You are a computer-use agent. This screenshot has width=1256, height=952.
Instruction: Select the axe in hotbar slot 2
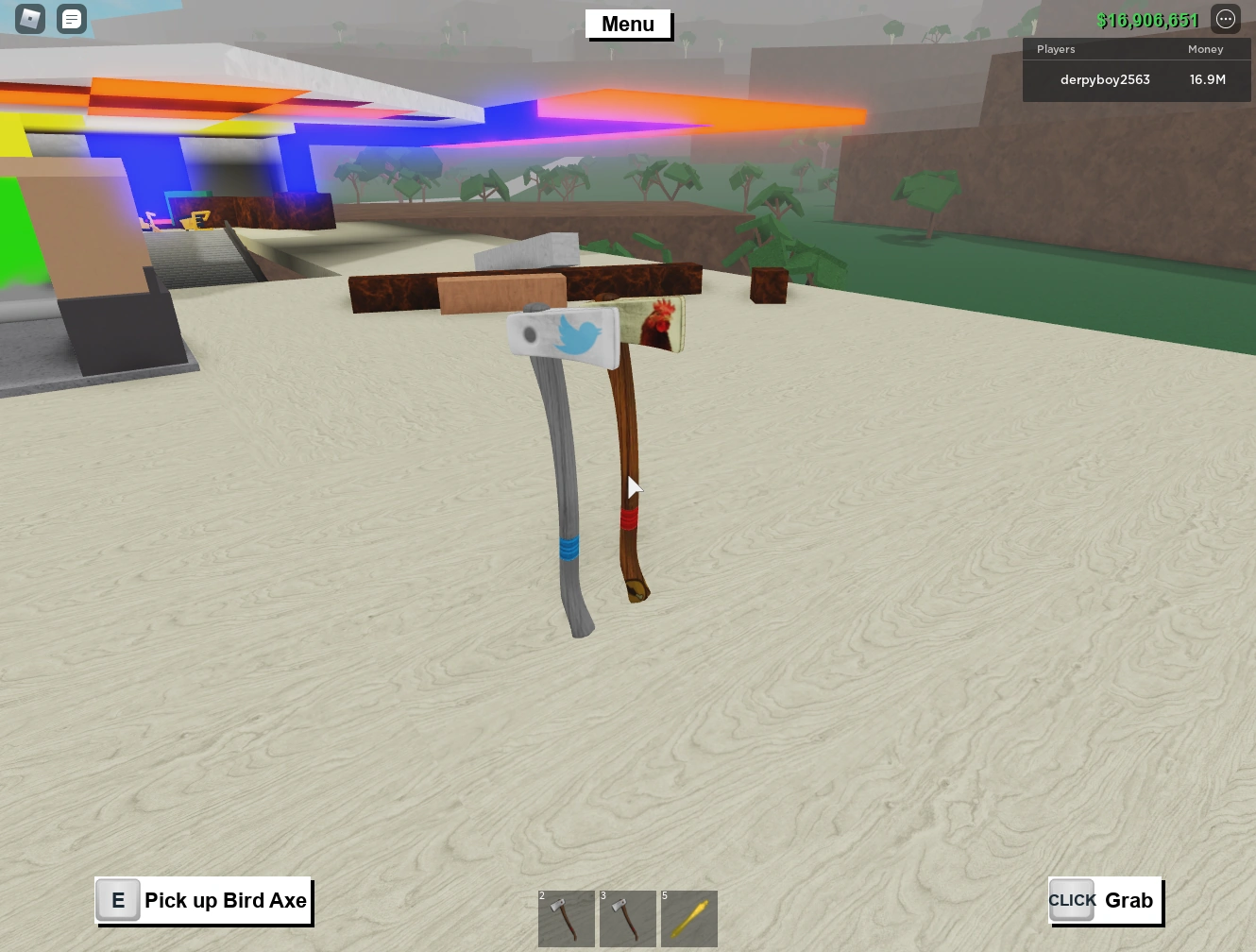click(566, 918)
